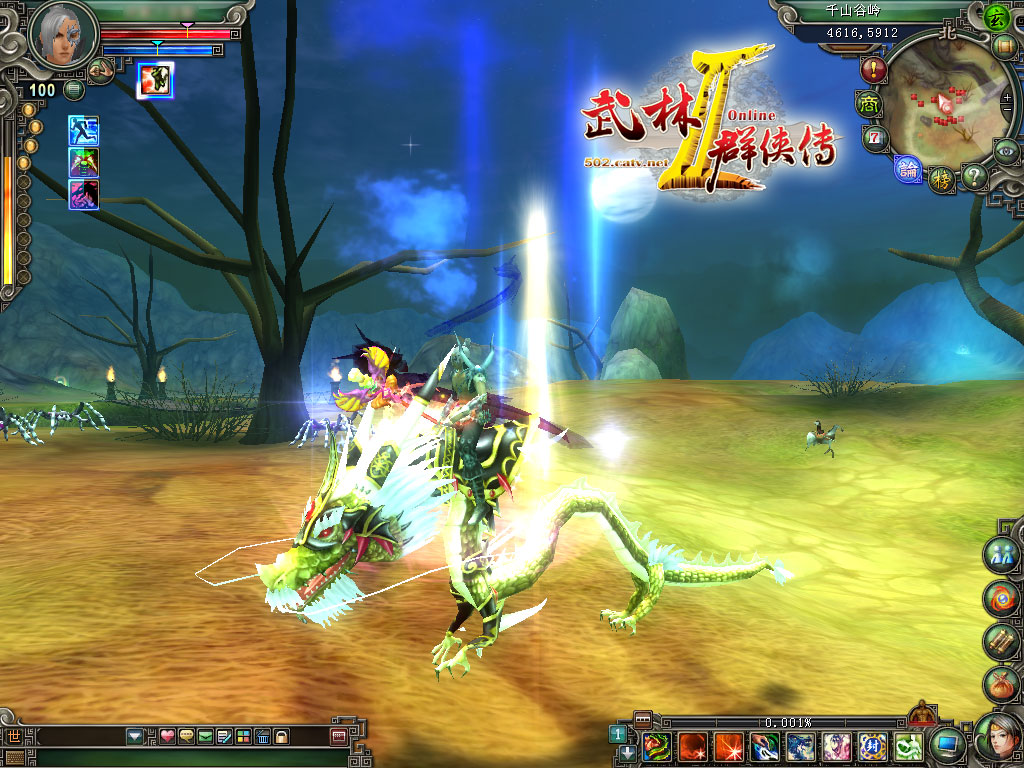Click the green 玄 button at the top corner
The height and width of the screenshot is (768, 1024).
tap(995, 16)
